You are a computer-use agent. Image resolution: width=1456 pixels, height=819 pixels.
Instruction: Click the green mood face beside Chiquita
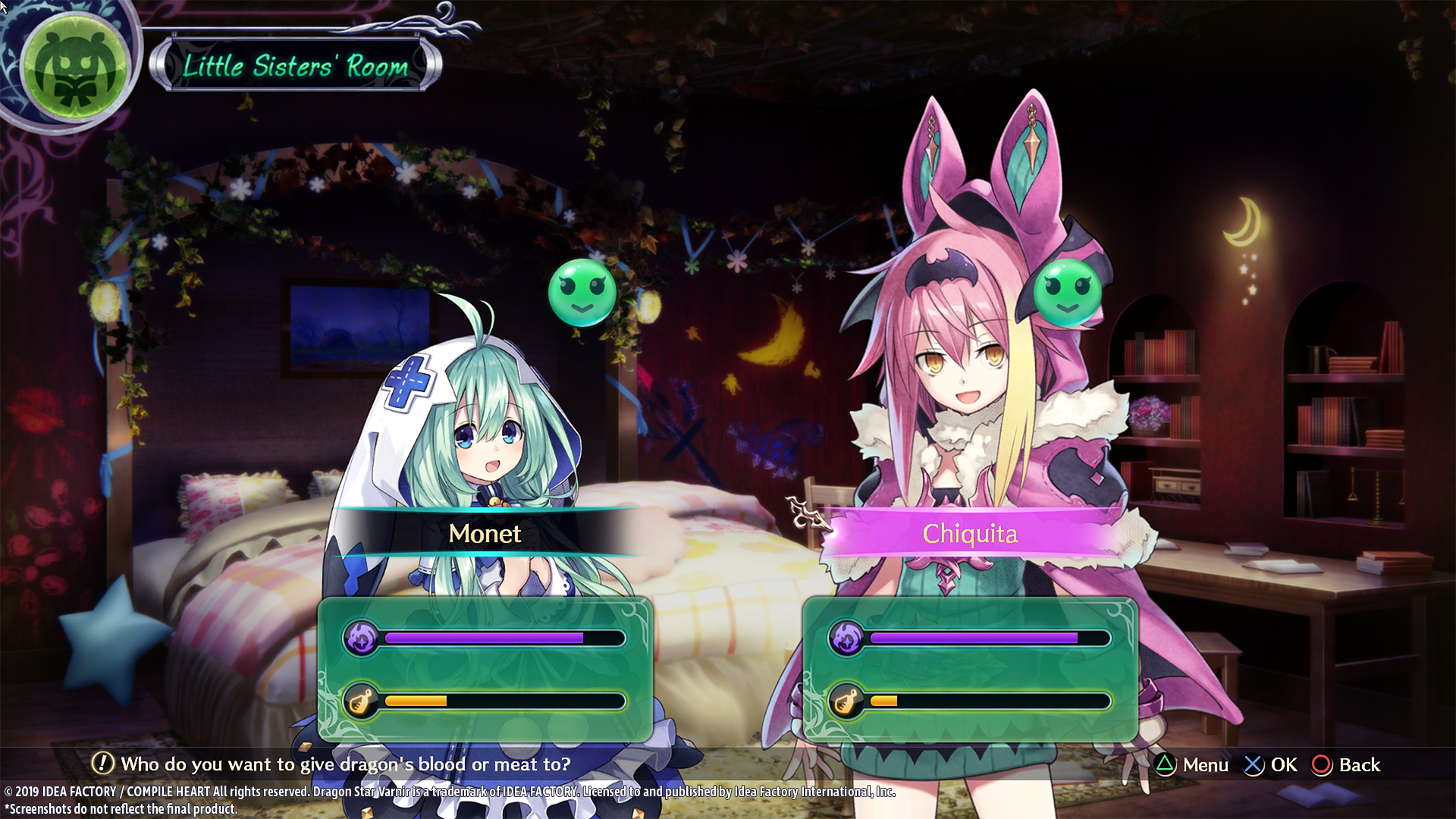pos(1067,293)
